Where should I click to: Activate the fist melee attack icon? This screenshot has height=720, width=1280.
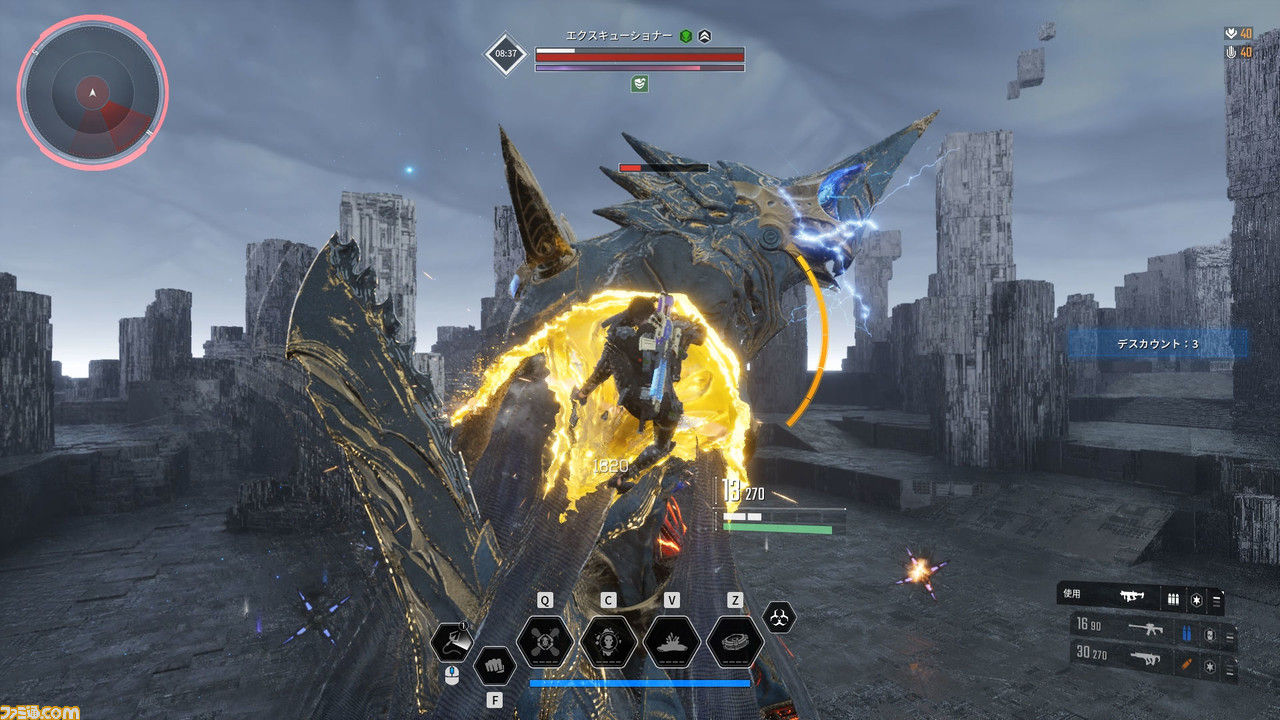[x=494, y=665]
